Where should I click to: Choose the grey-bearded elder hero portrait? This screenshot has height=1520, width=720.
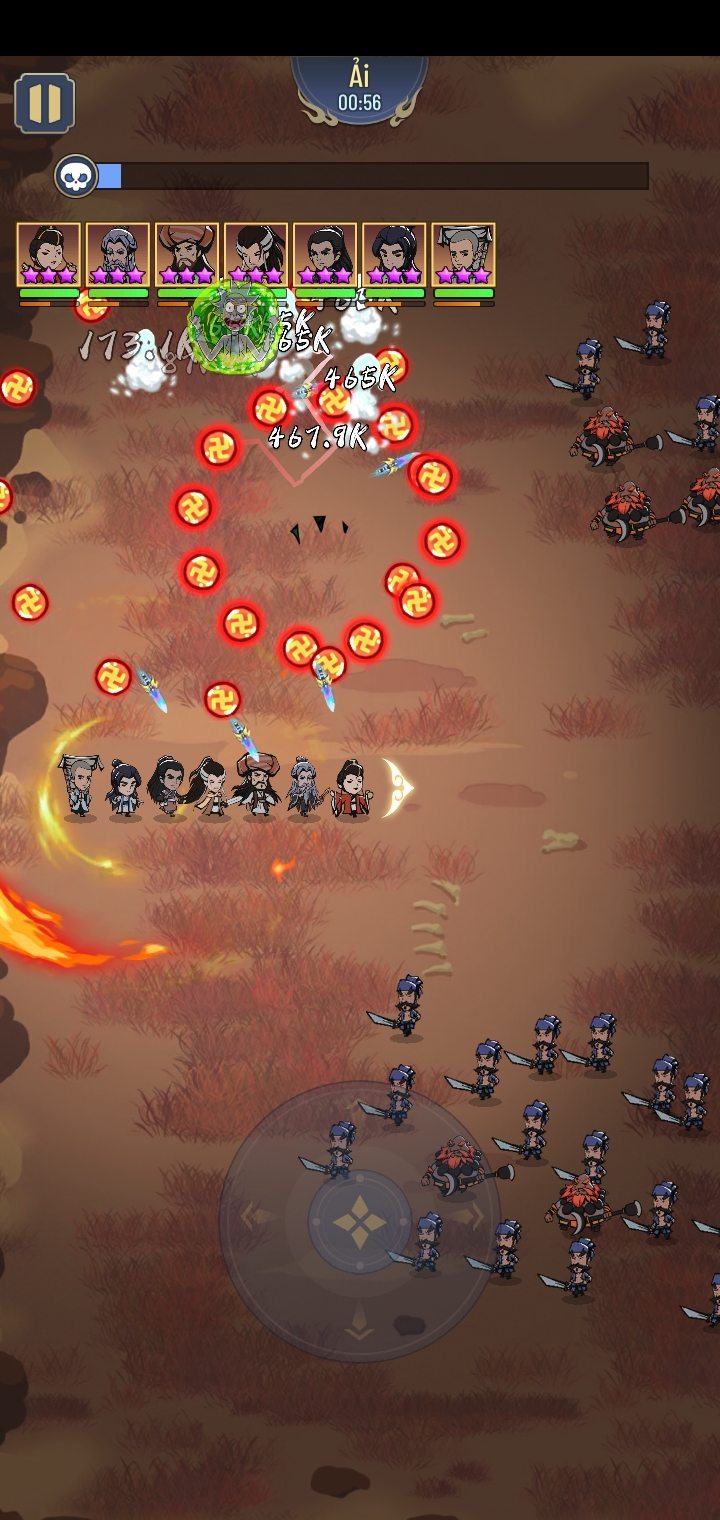(117, 255)
